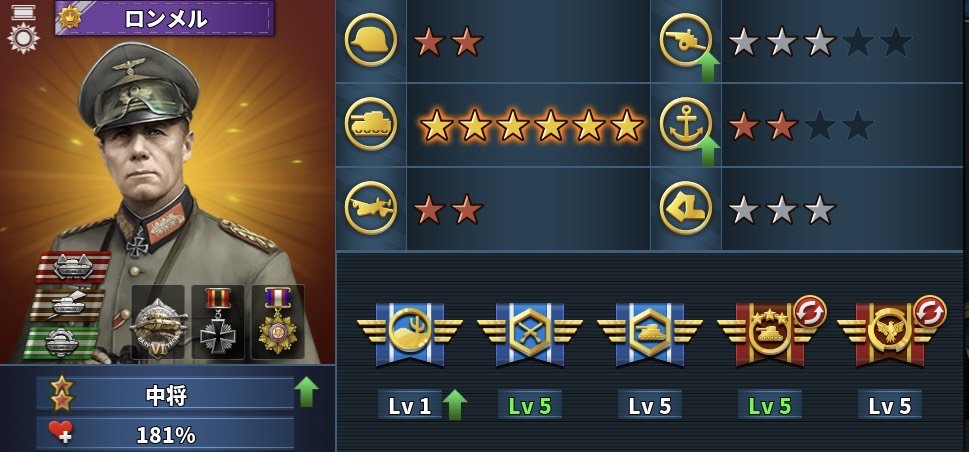Select the infantry helmet ability icon
This screenshot has height=452, width=969.
click(370, 41)
